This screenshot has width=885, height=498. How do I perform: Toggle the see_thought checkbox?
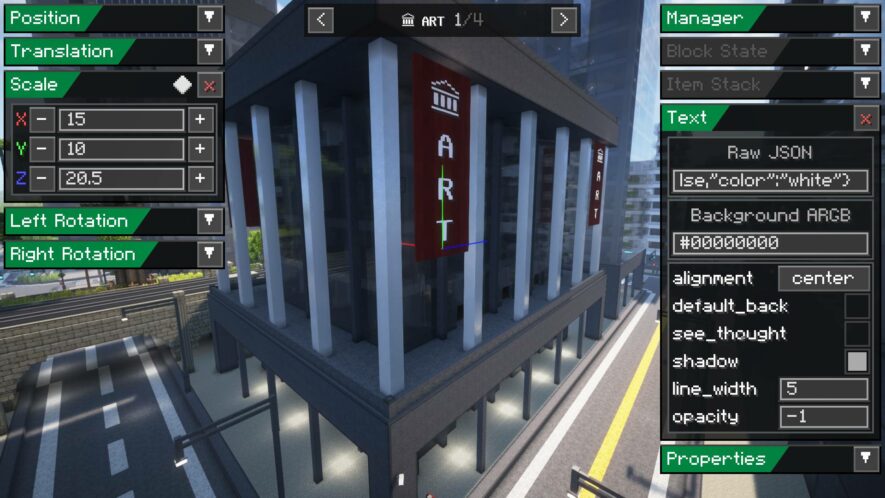click(857, 333)
